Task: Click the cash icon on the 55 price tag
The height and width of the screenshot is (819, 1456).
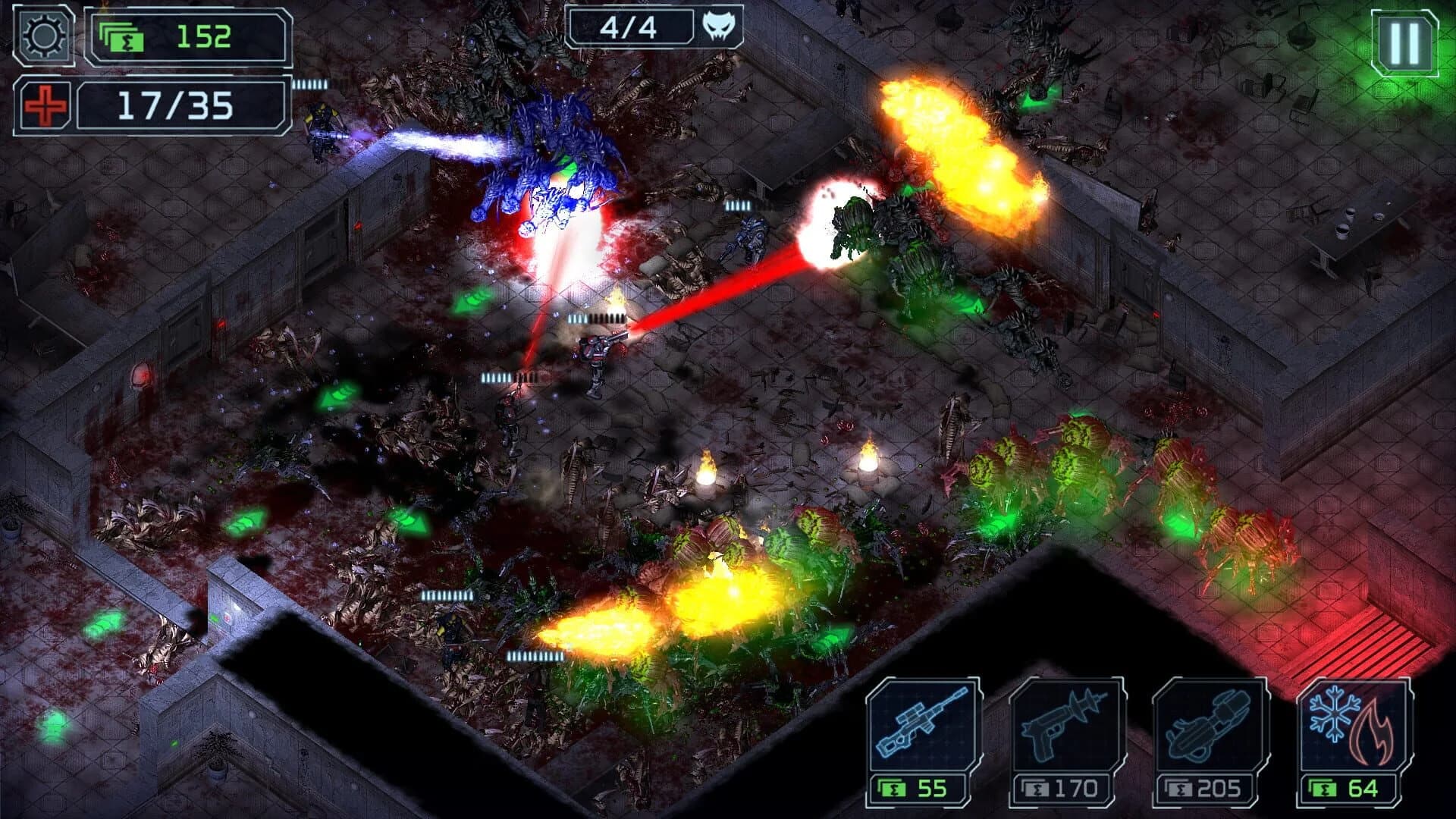Action: pos(893,789)
